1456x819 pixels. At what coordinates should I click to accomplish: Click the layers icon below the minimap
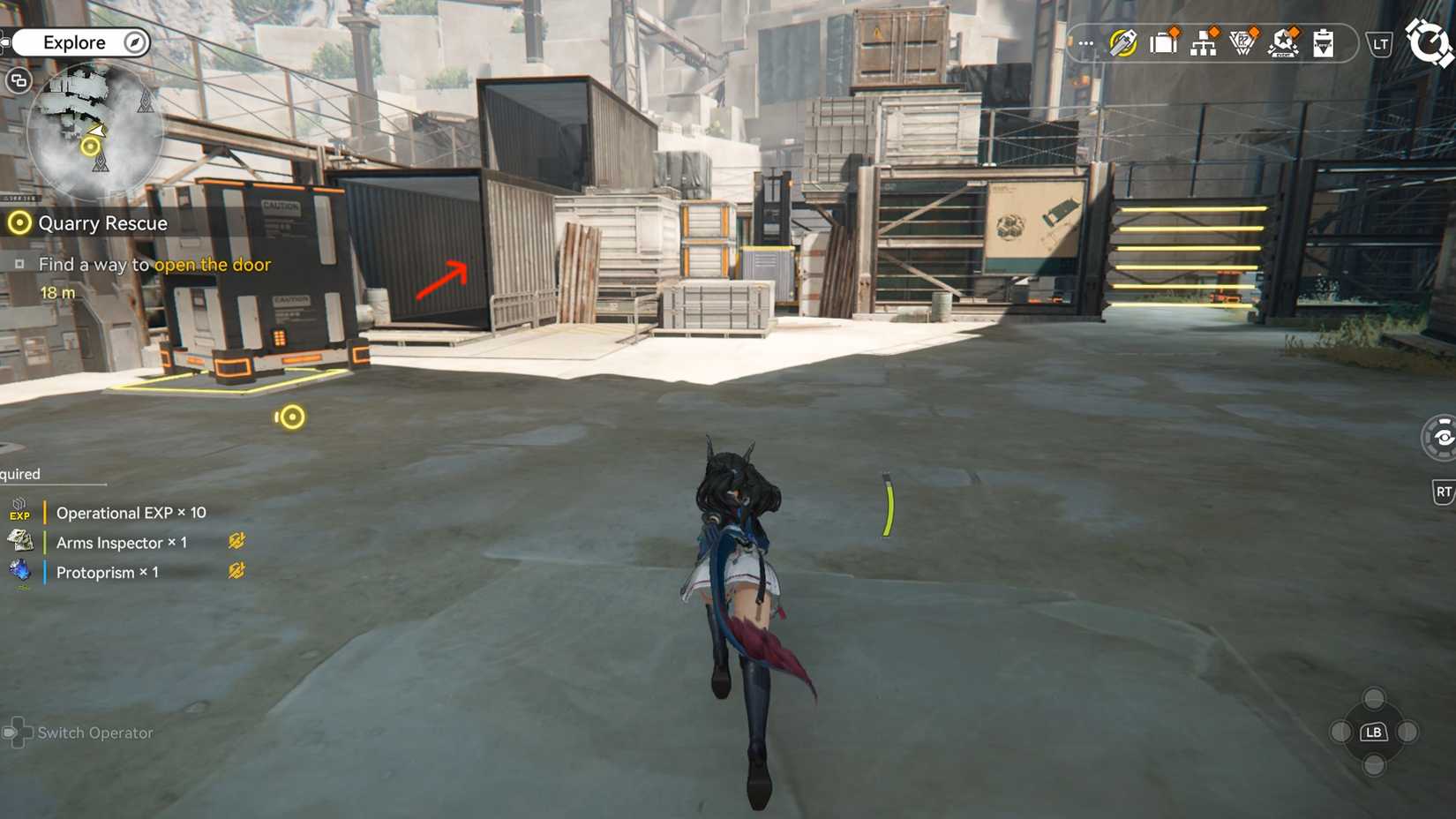(x=17, y=81)
